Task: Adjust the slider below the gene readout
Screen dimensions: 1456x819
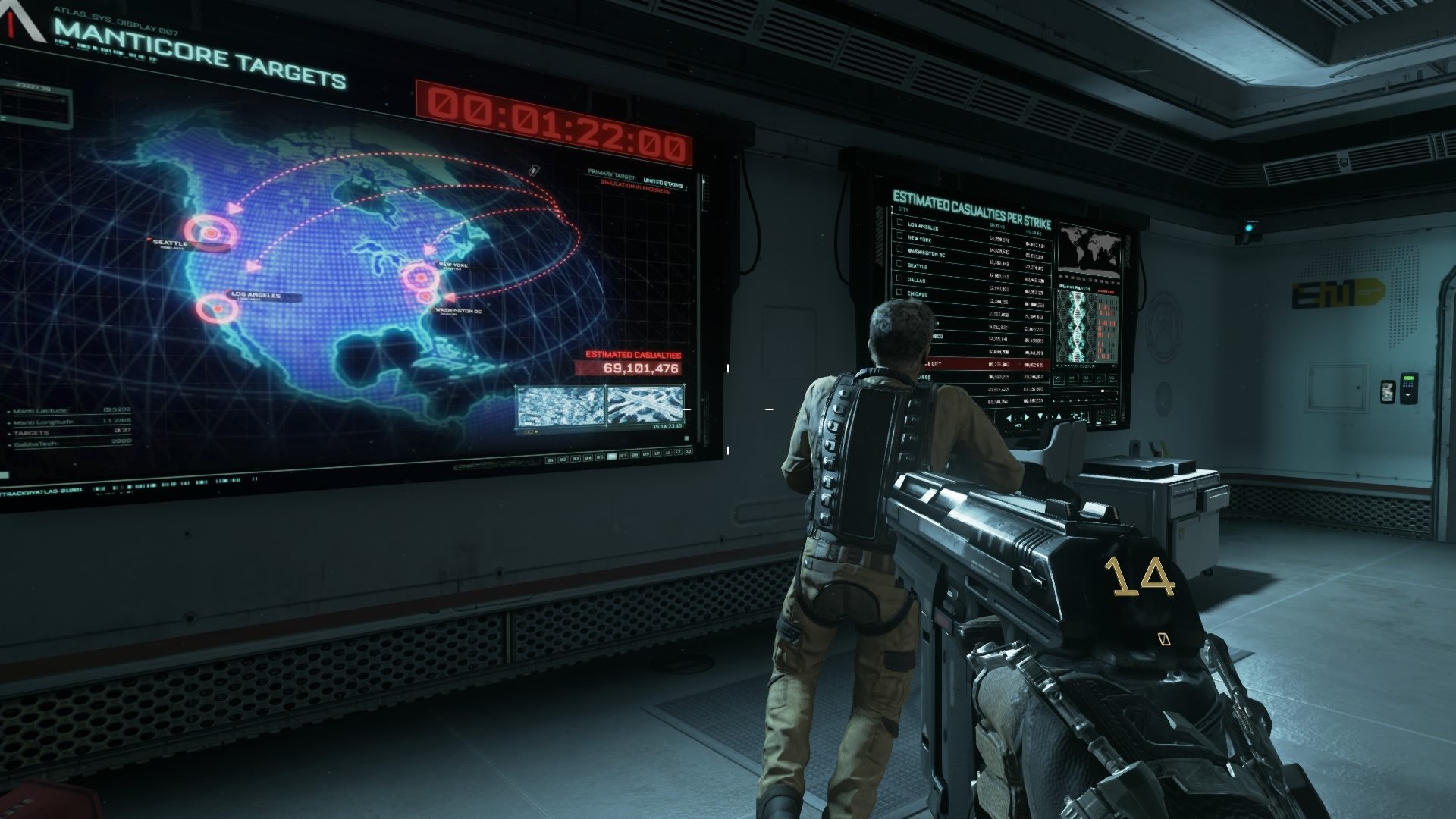Action: coord(1103,391)
